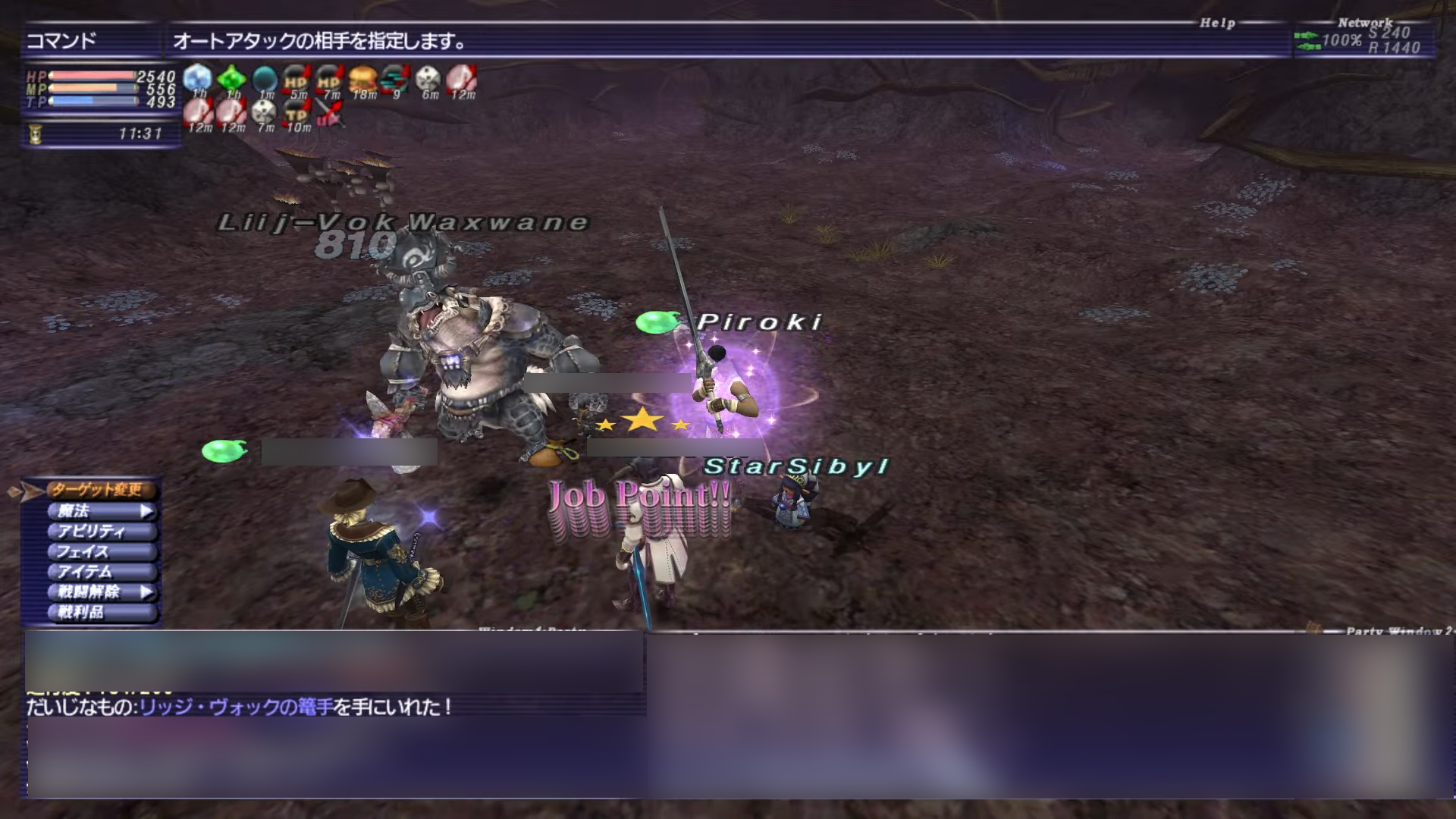Click the StarSibyl name label
The height and width of the screenshot is (819, 1456).
coord(795,466)
